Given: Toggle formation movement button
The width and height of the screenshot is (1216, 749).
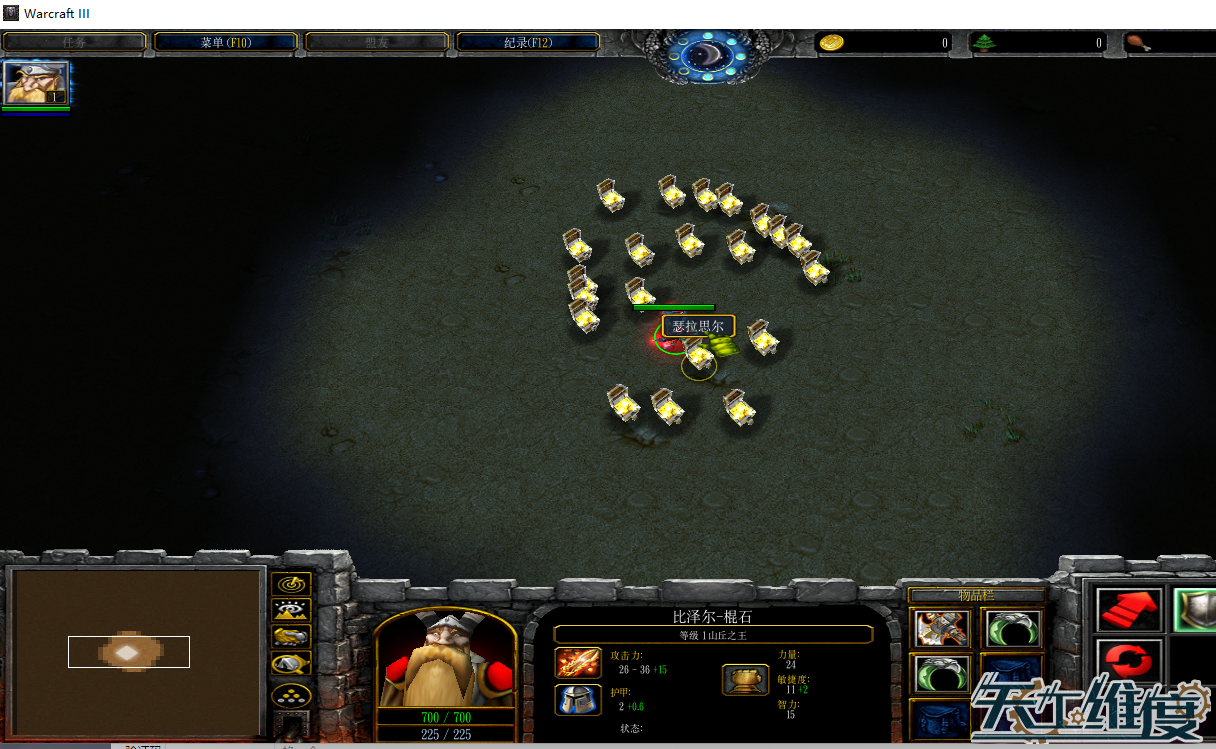Looking at the screenshot, I should (x=291, y=695).
